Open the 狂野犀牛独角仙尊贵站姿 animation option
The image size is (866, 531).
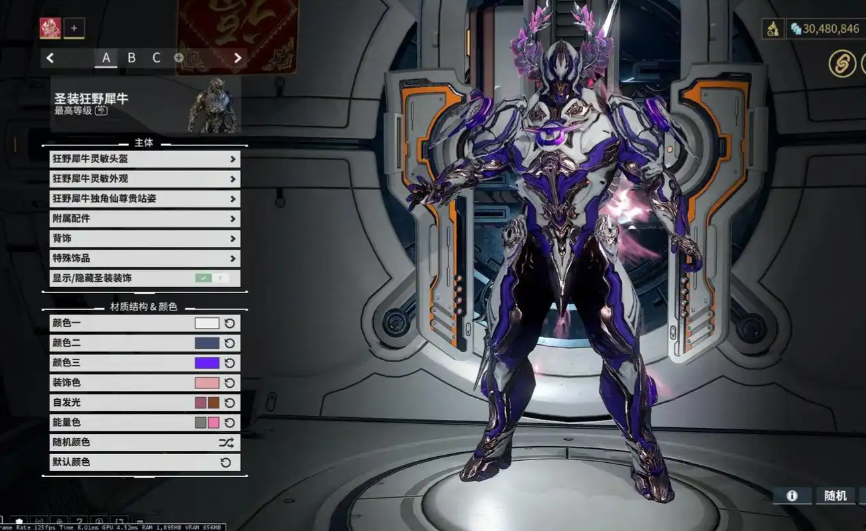coord(145,199)
